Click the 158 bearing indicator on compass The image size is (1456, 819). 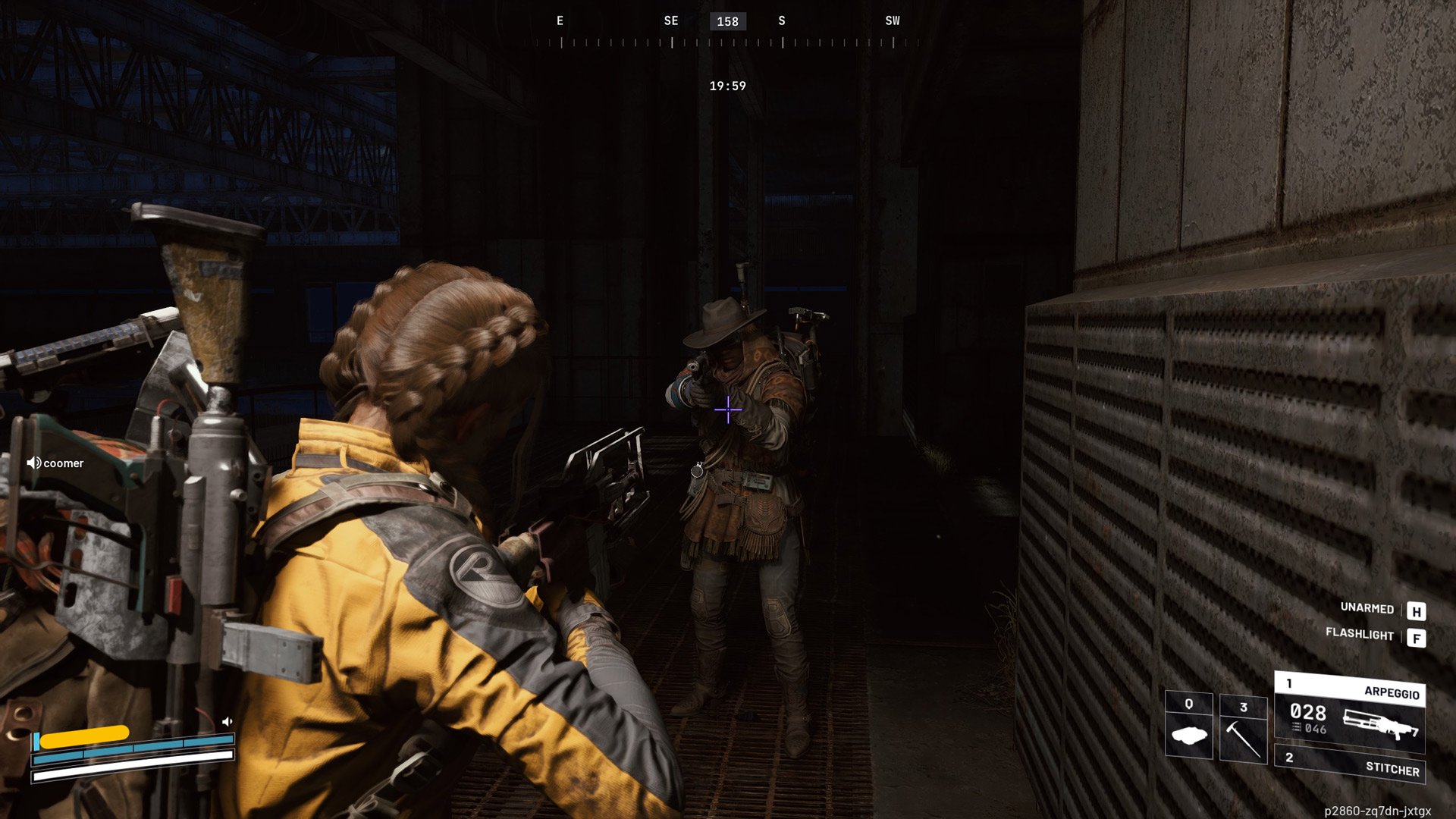pyautogui.click(x=726, y=21)
